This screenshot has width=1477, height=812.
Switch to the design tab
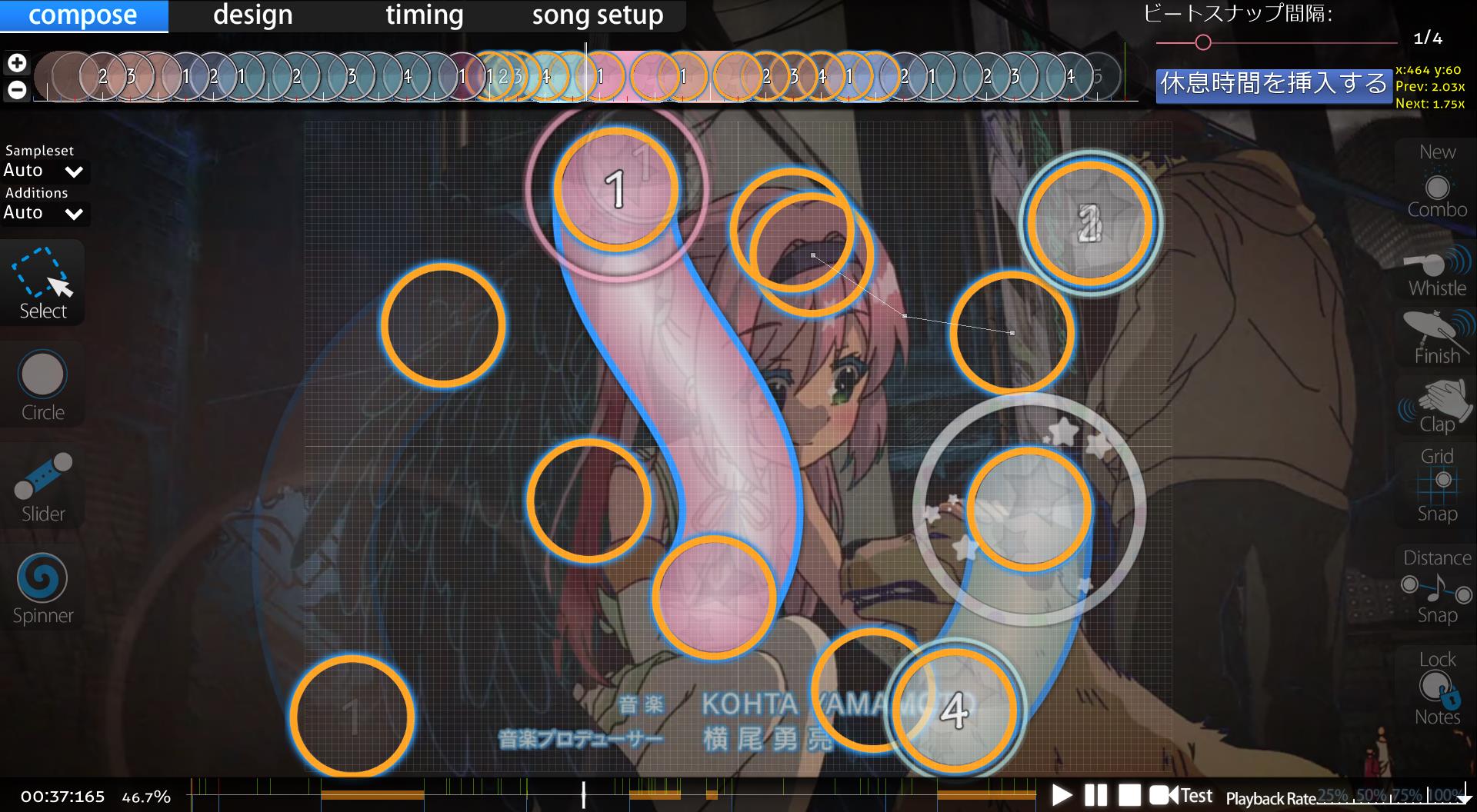click(252, 15)
